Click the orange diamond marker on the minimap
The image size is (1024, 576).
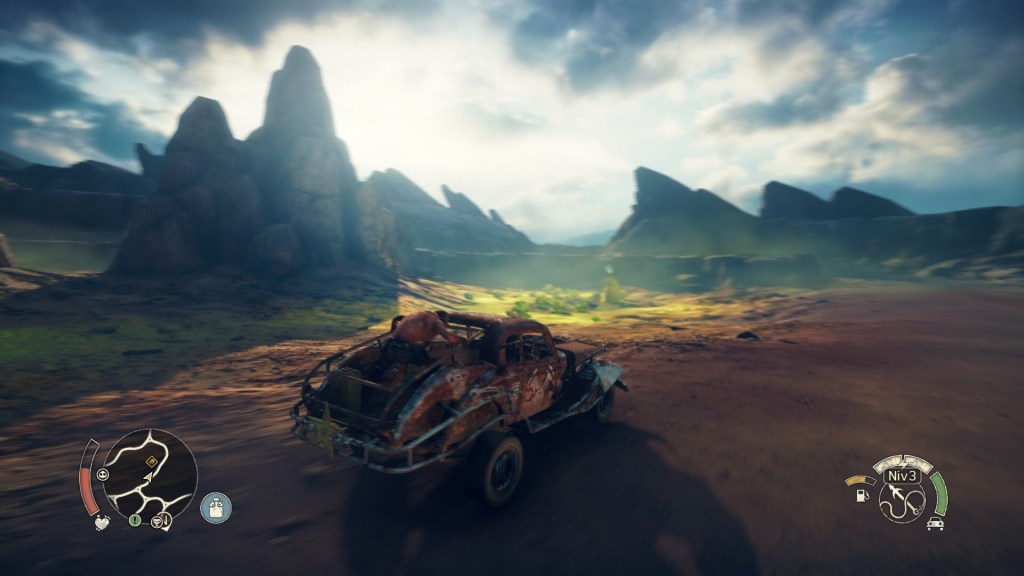pos(151,462)
